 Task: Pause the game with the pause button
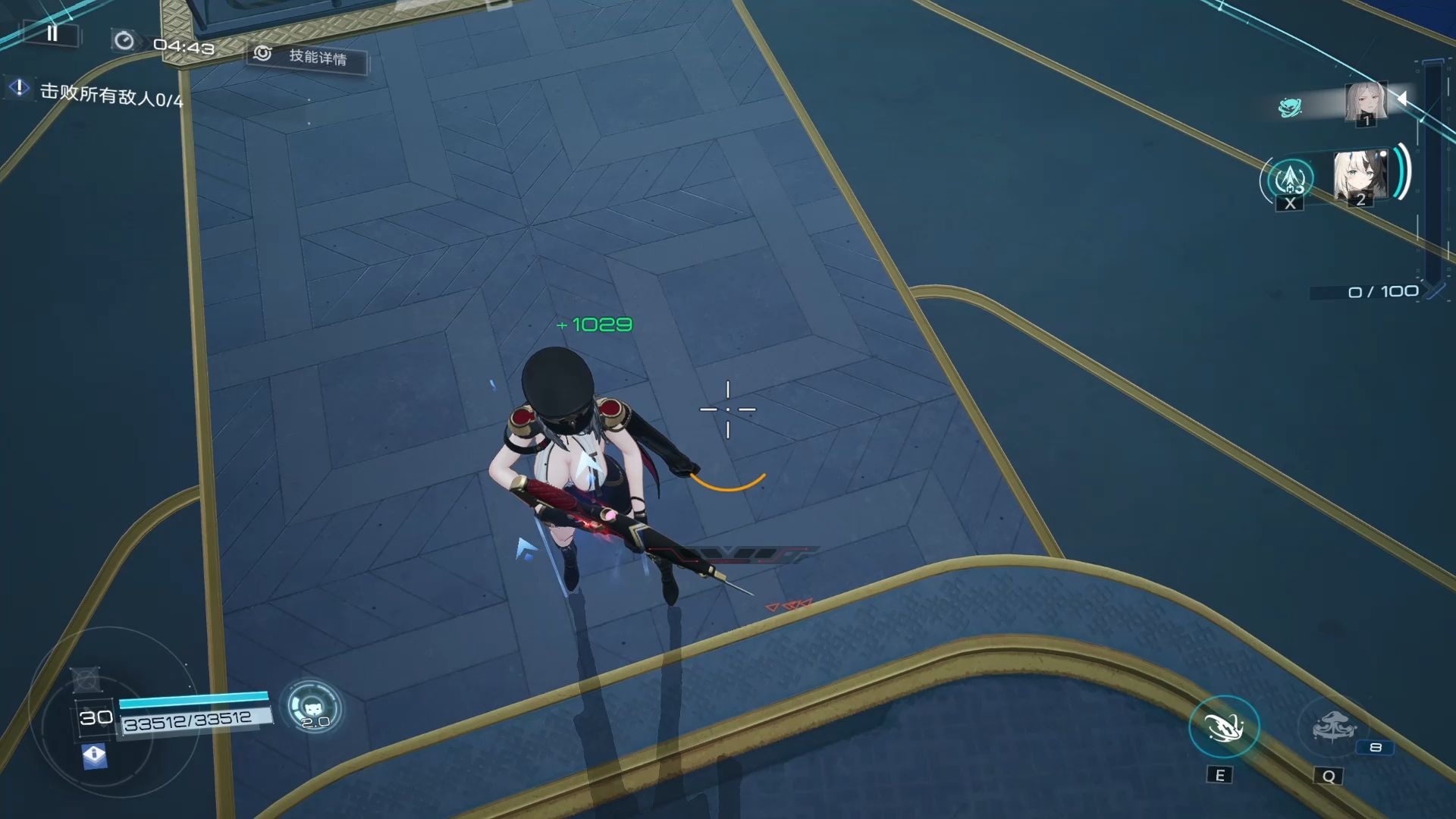coord(52,33)
